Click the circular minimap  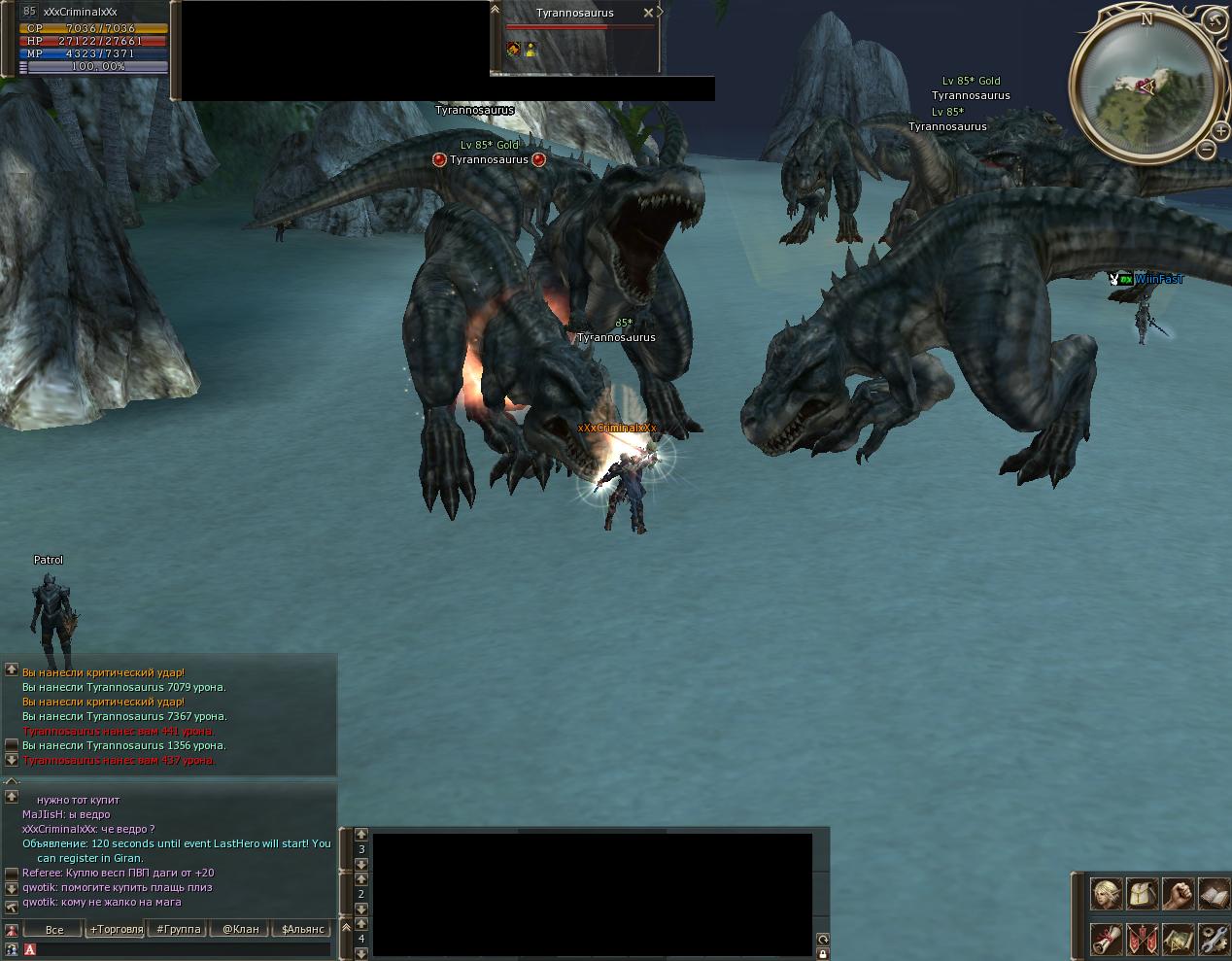(1145, 87)
